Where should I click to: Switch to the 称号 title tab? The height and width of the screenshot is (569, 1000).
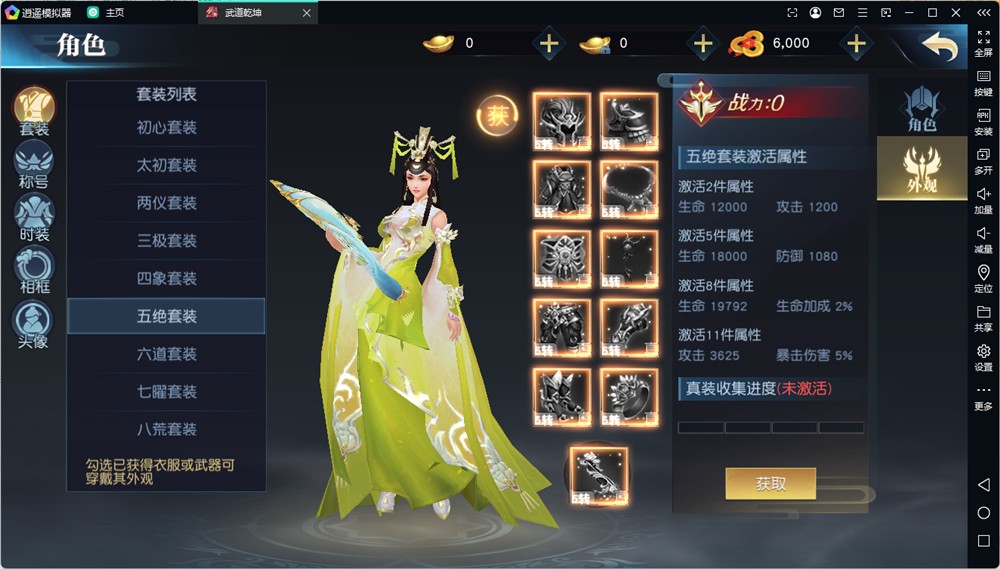click(x=34, y=165)
